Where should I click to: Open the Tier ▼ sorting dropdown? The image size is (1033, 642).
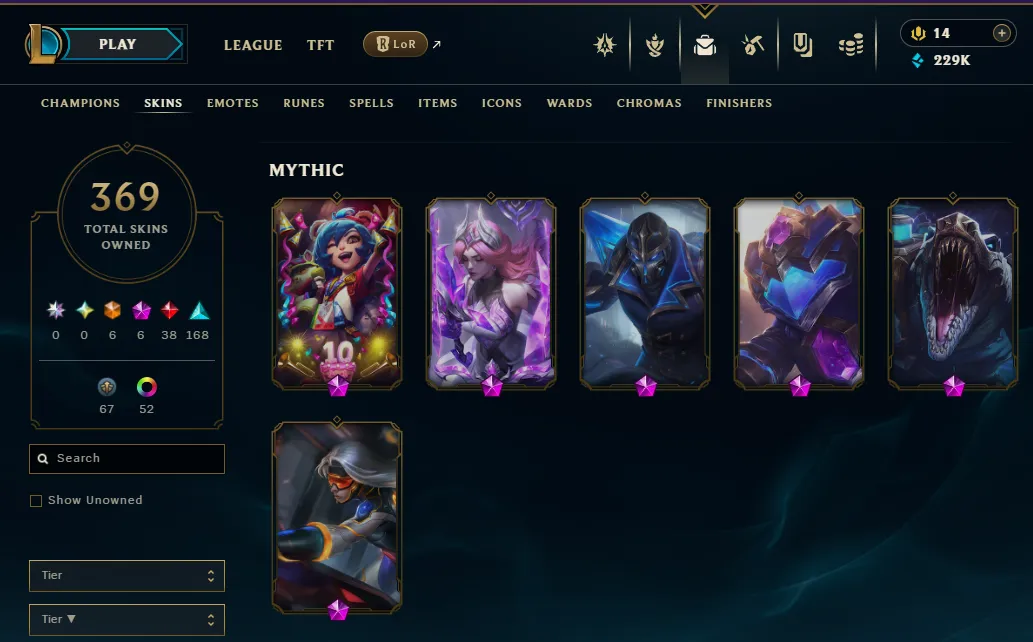point(127,619)
